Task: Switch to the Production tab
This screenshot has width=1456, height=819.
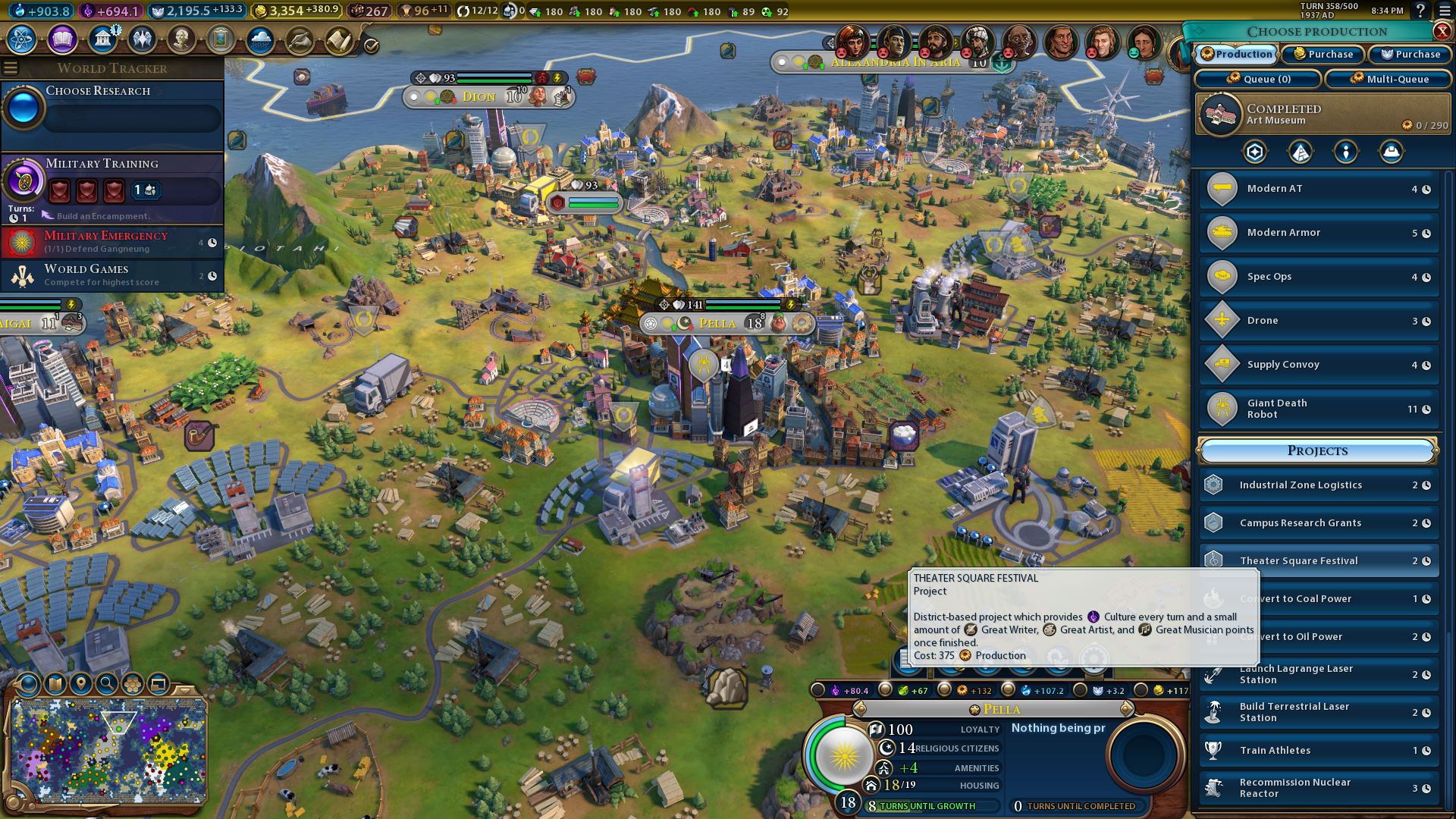Action: [1236, 55]
